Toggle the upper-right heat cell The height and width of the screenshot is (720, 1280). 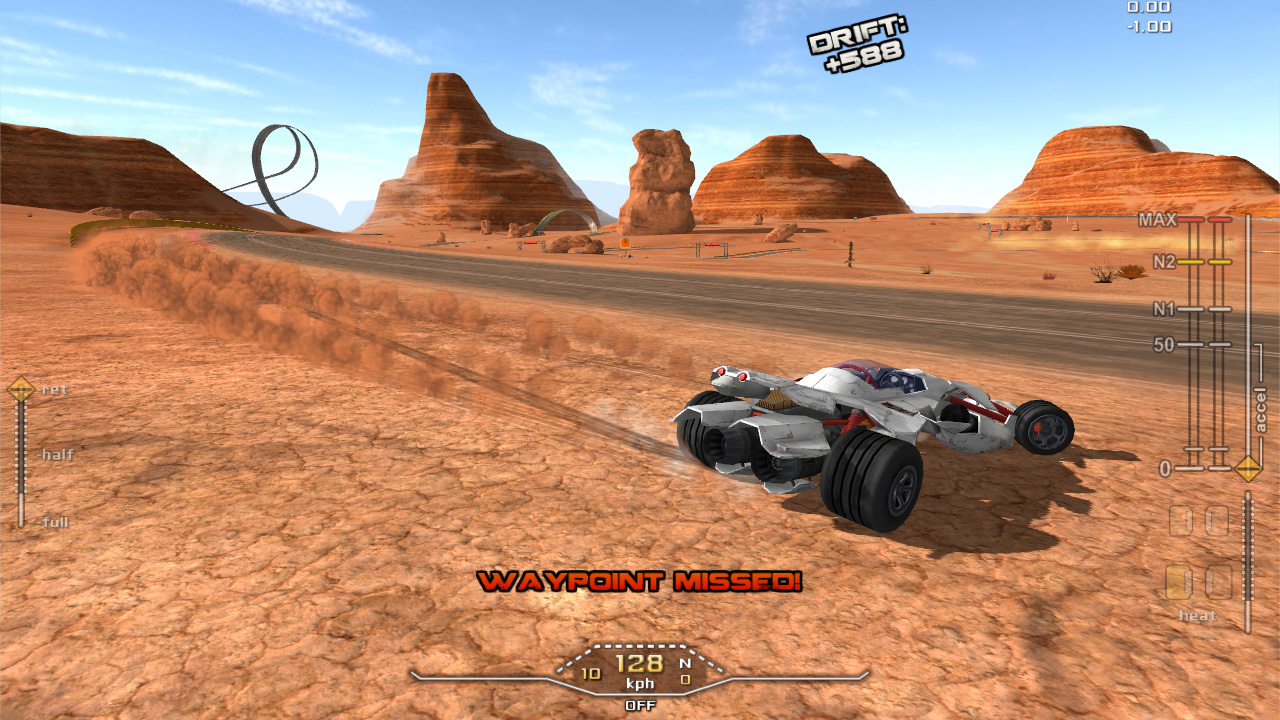pos(1218,518)
